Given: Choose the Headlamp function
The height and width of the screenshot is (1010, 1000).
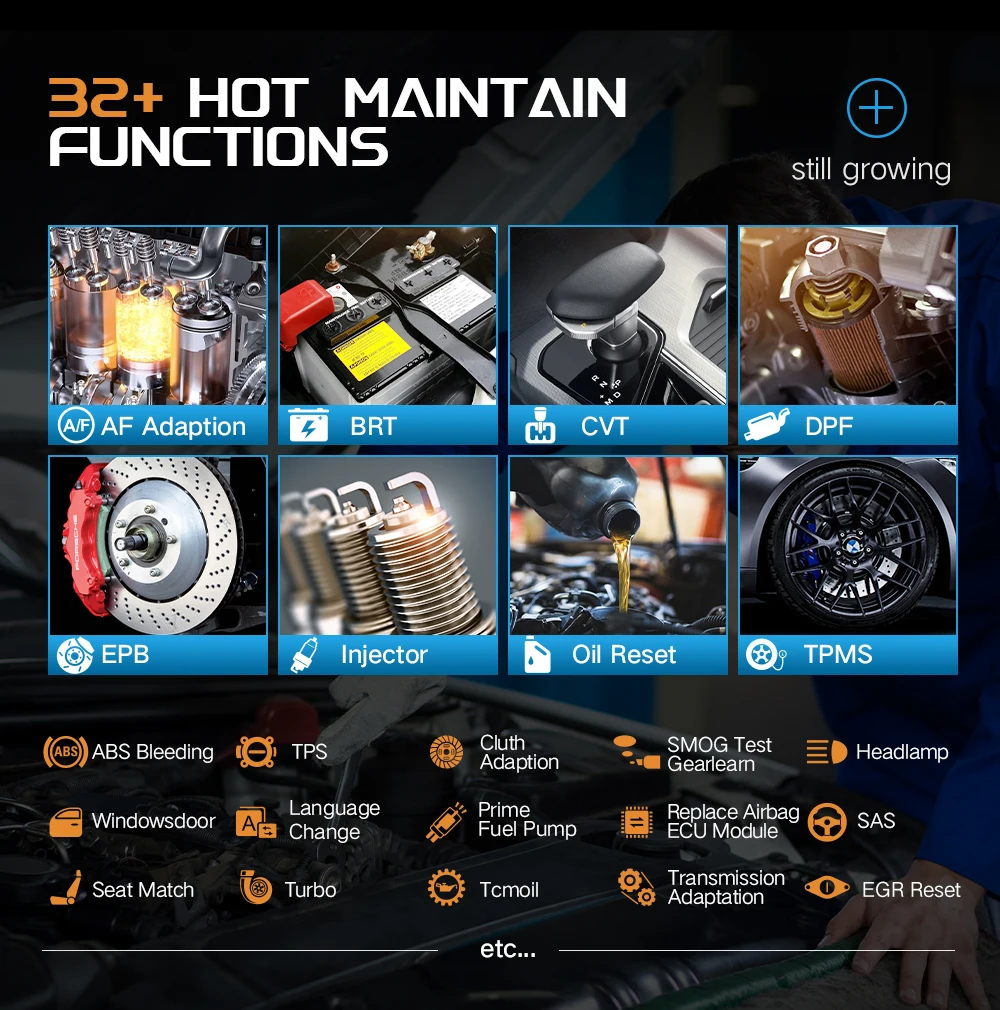Looking at the screenshot, I should pos(877,752).
